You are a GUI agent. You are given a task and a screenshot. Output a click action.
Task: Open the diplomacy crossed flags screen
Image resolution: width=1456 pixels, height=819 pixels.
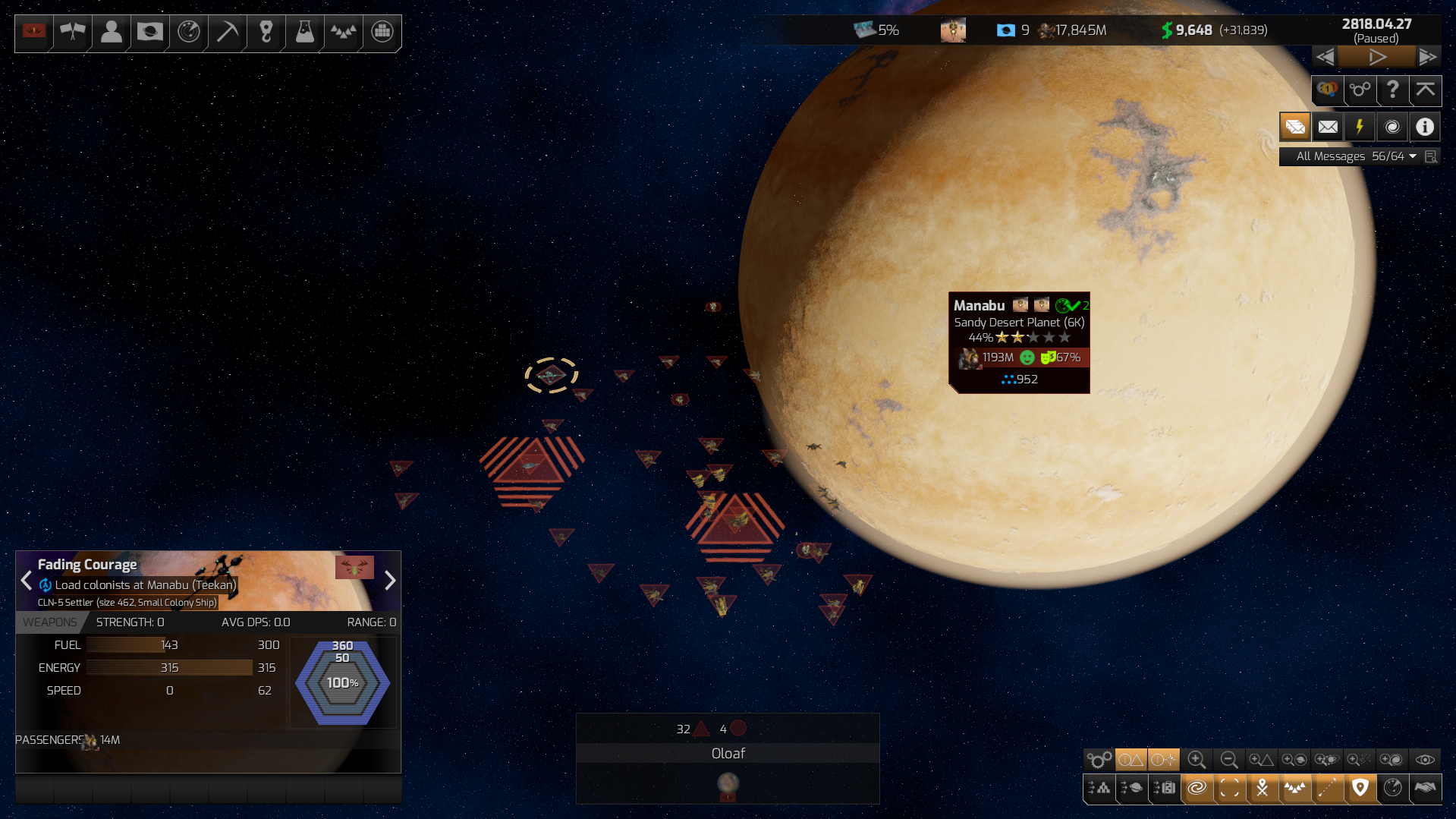[x=73, y=32]
